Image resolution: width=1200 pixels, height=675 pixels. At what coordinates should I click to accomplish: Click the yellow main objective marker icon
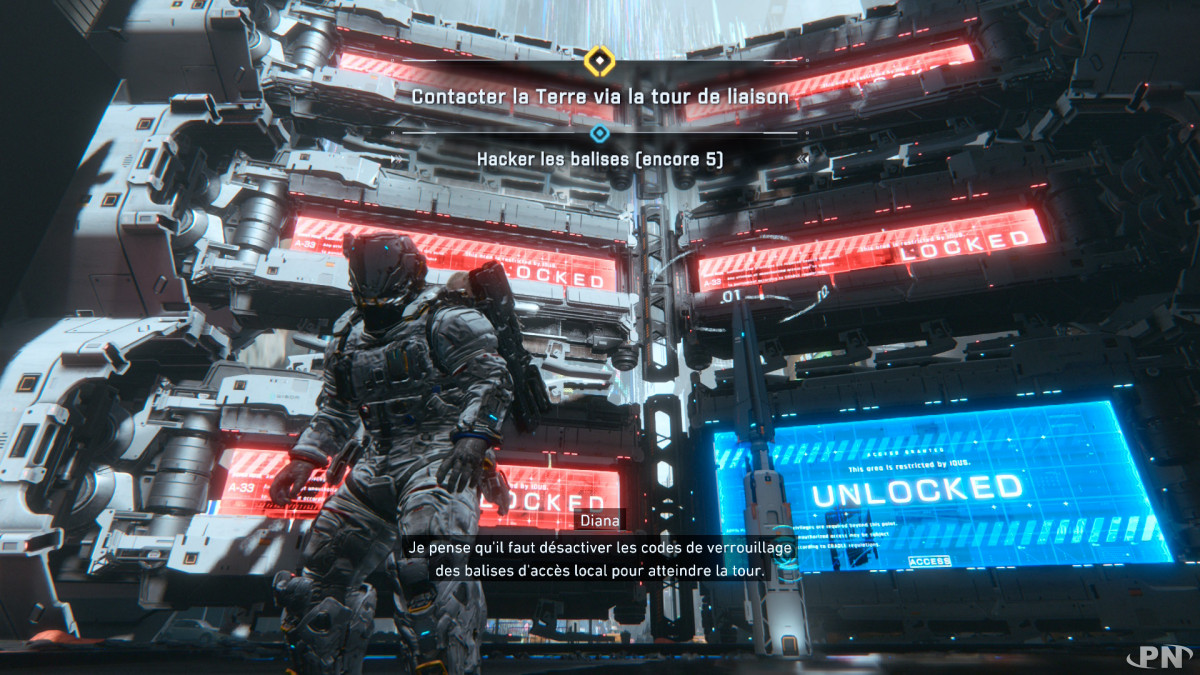tap(599, 62)
